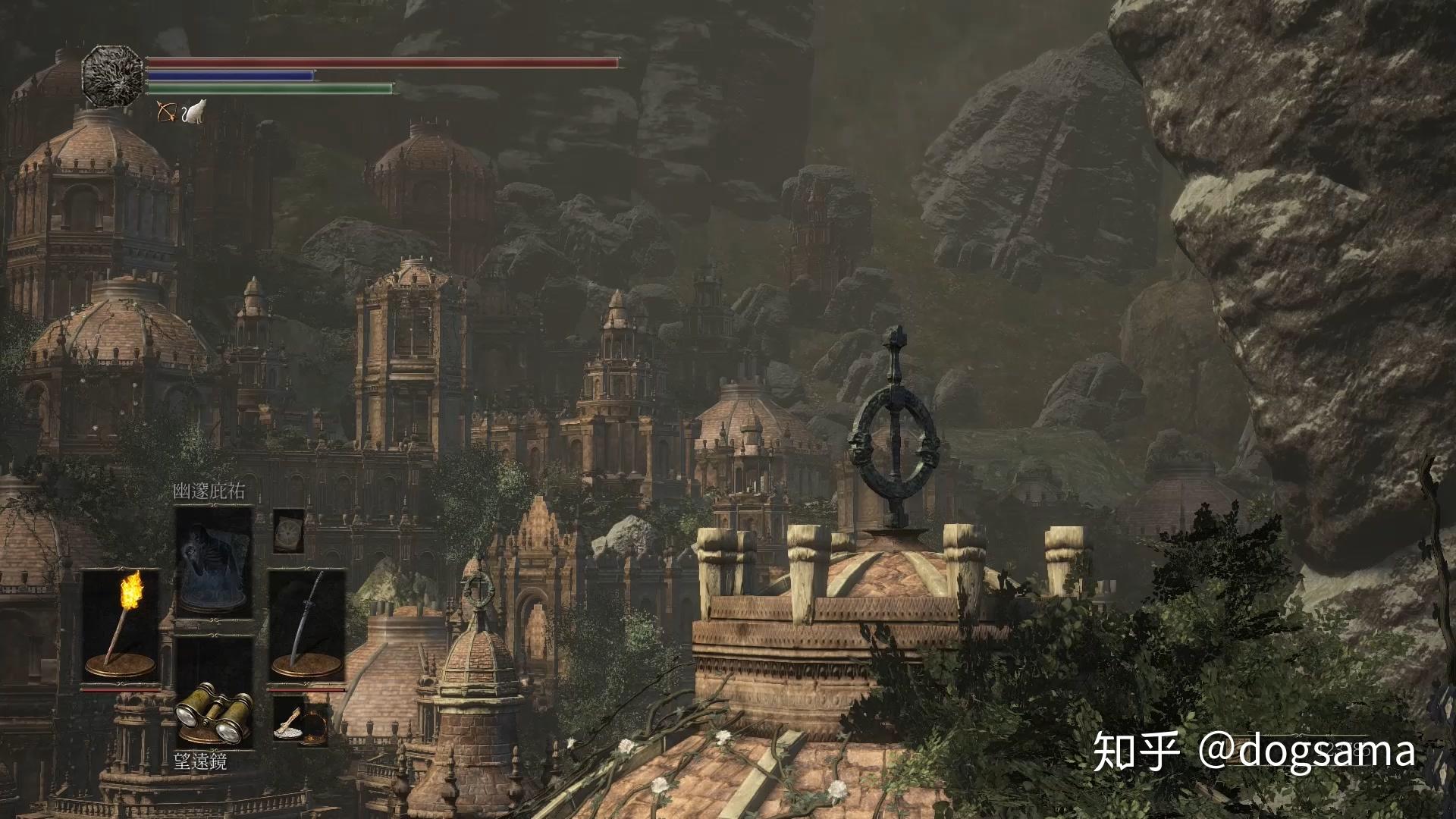The width and height of the screenshot is (1456, 819).
Task: Click the small queued scroll spell icon
Action: [288, 529]
